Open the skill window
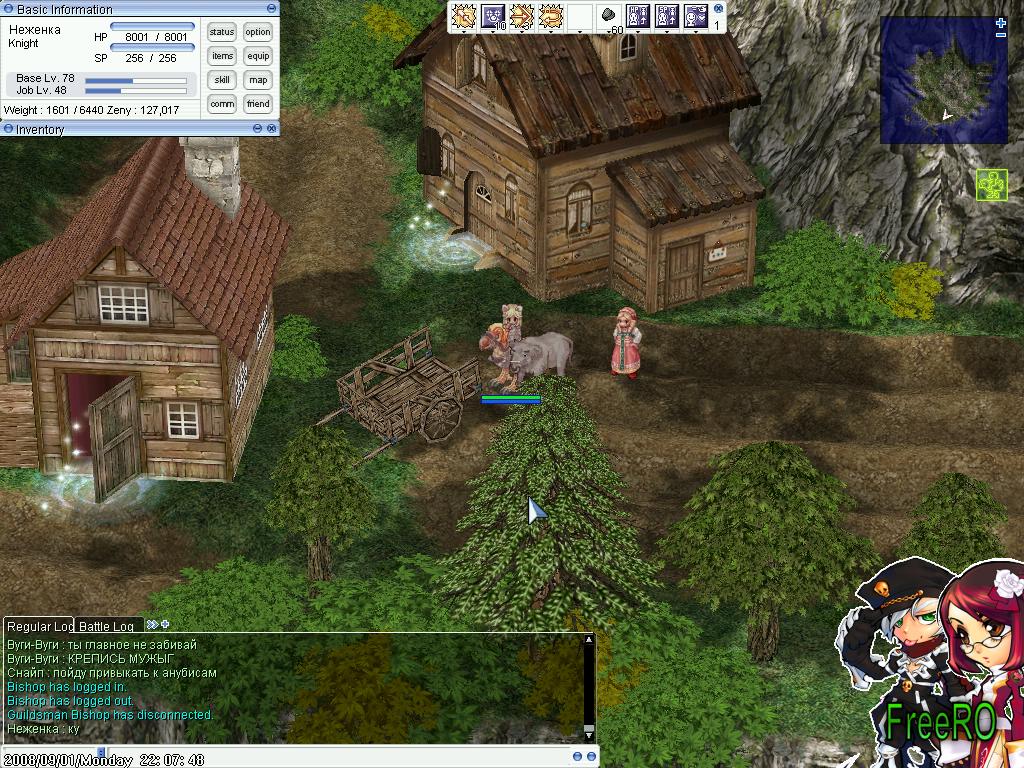 tap(222, 80)
